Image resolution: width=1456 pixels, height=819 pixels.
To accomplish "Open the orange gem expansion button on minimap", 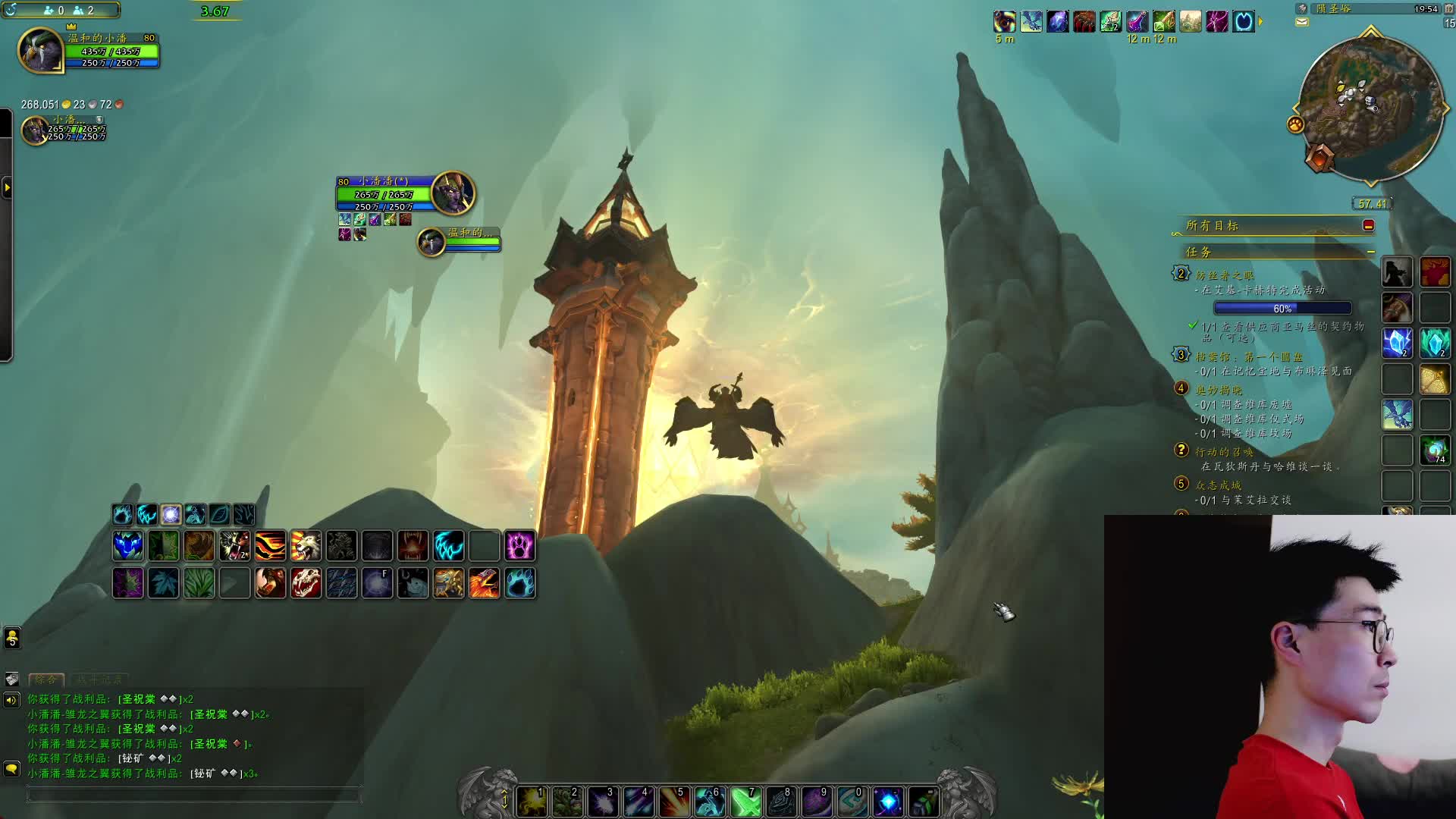I will click(x=1319, y=157).
